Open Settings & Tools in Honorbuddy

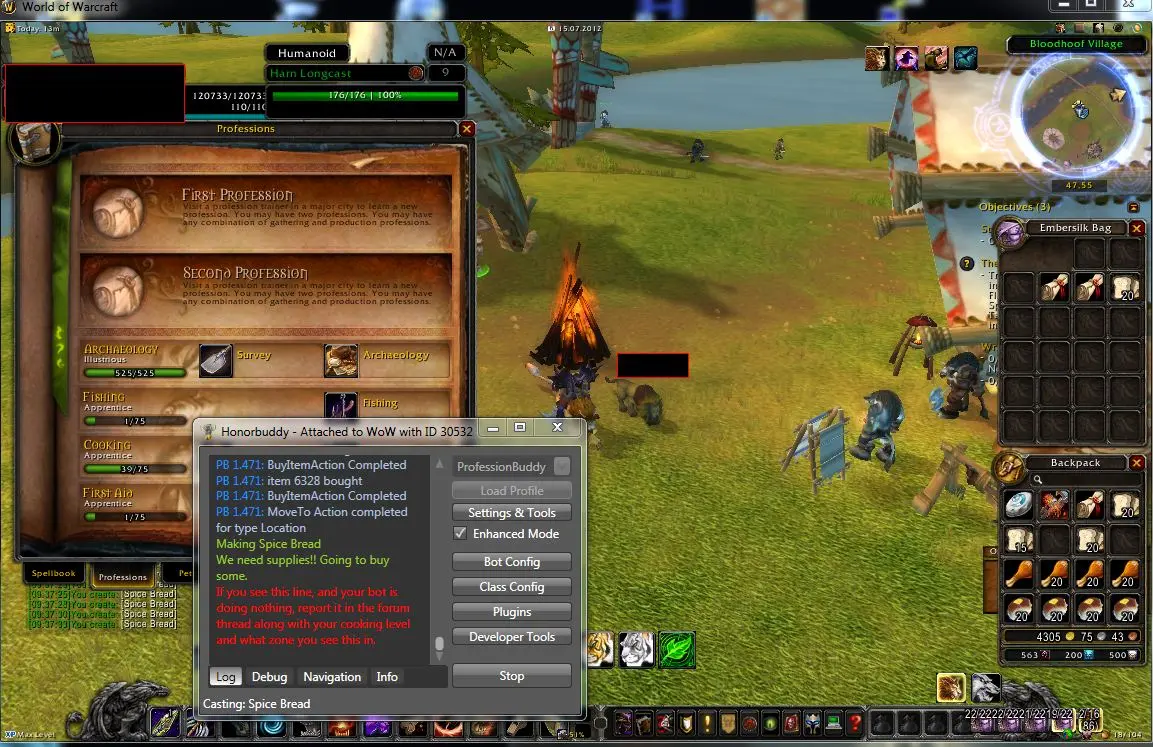click(x=511, y=513)
